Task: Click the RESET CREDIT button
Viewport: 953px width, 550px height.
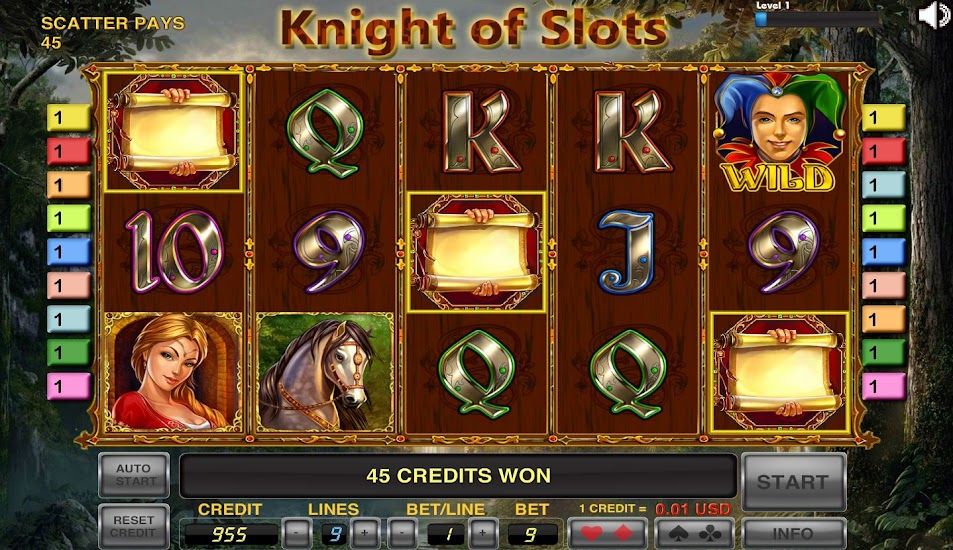Action: 133,526
